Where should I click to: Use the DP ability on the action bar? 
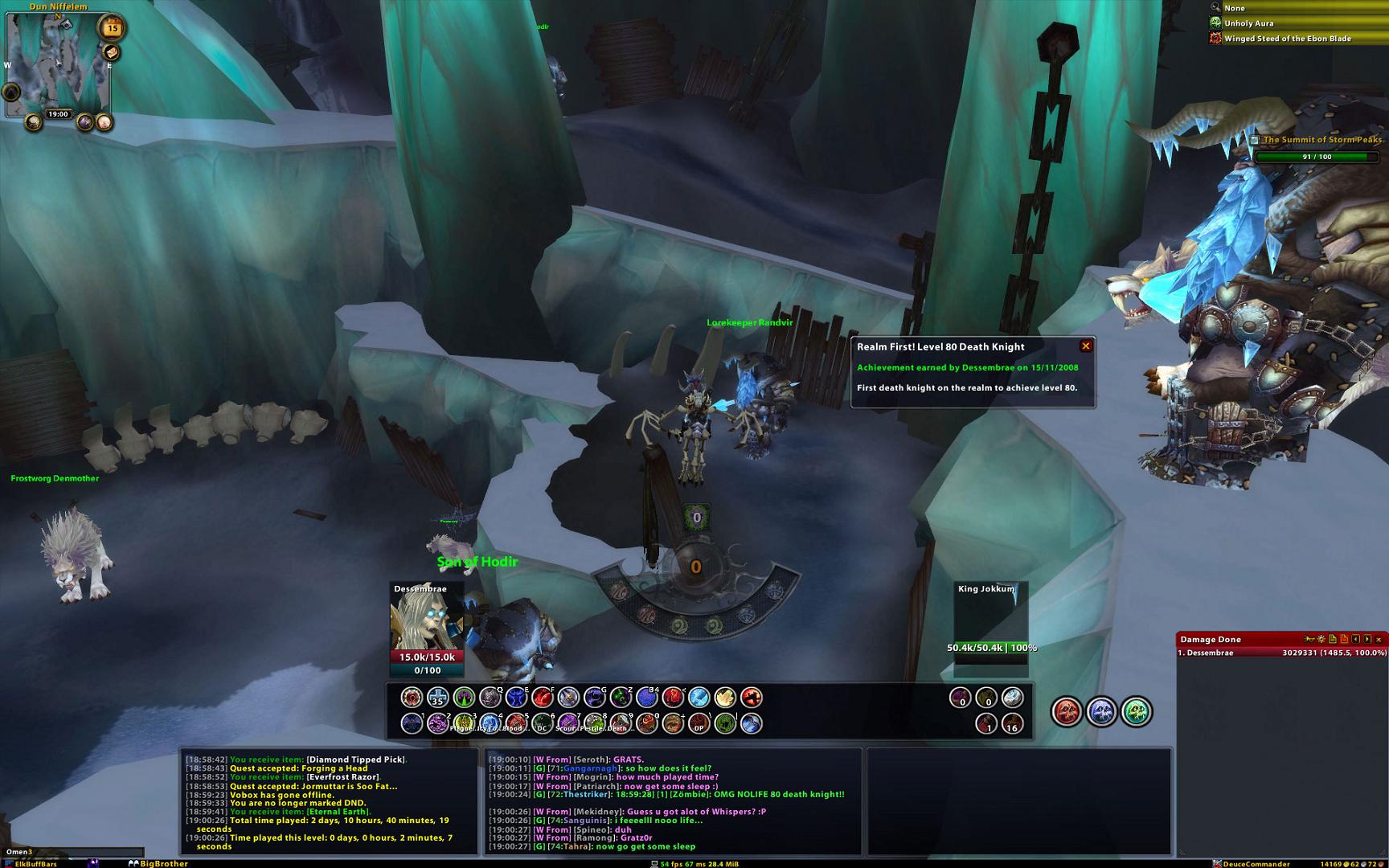(x=699, y=723)
